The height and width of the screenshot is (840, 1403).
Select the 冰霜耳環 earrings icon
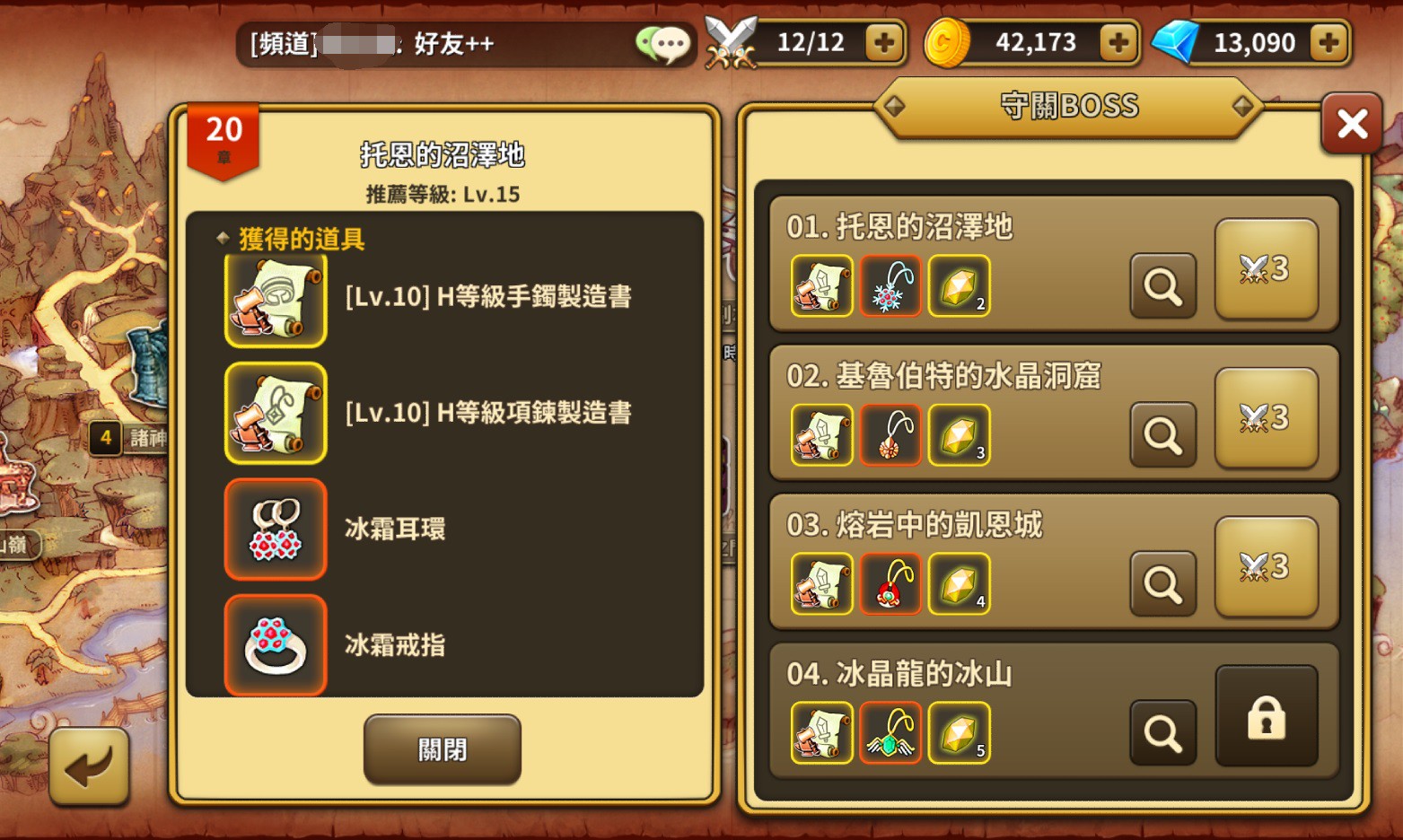[275, 529]
